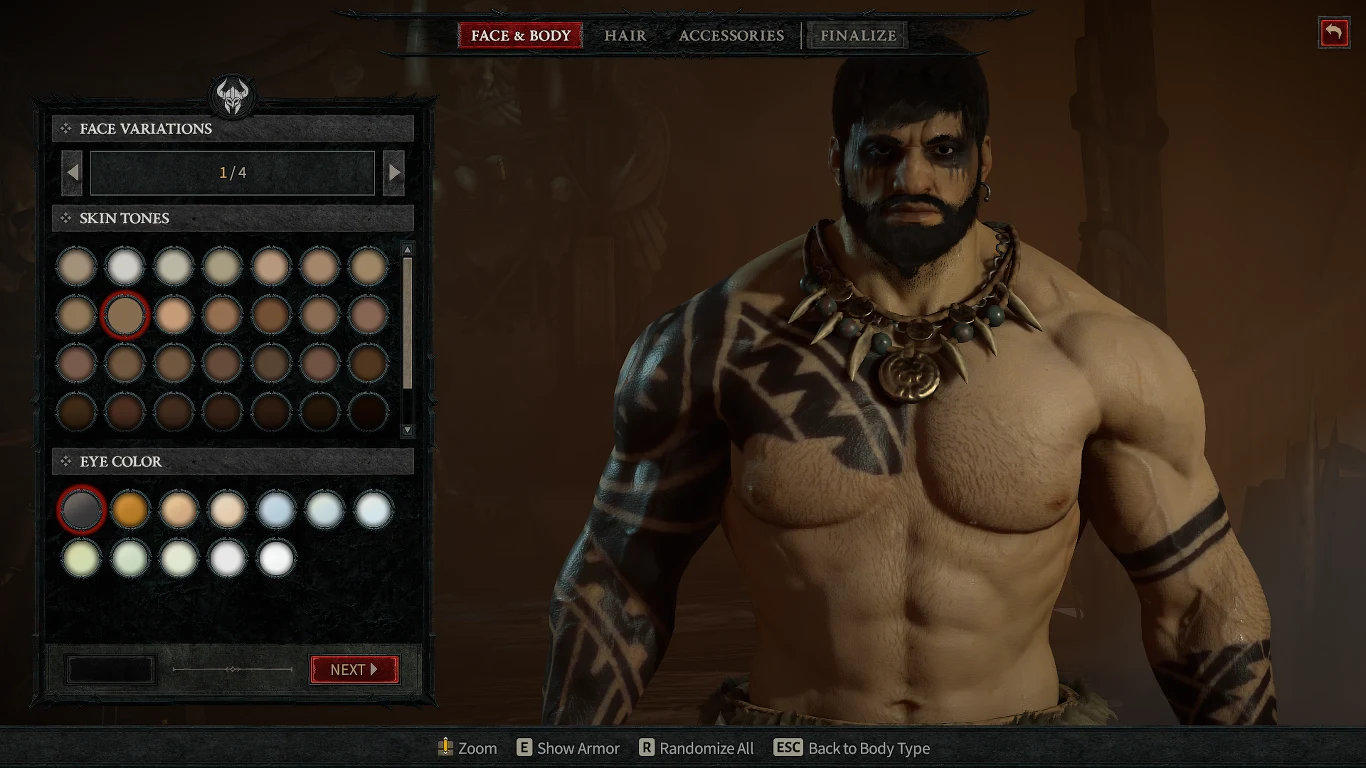1366x768 pixels.
Task: Pick the darkest skin tone in bottom row
Action: point(368,411)
